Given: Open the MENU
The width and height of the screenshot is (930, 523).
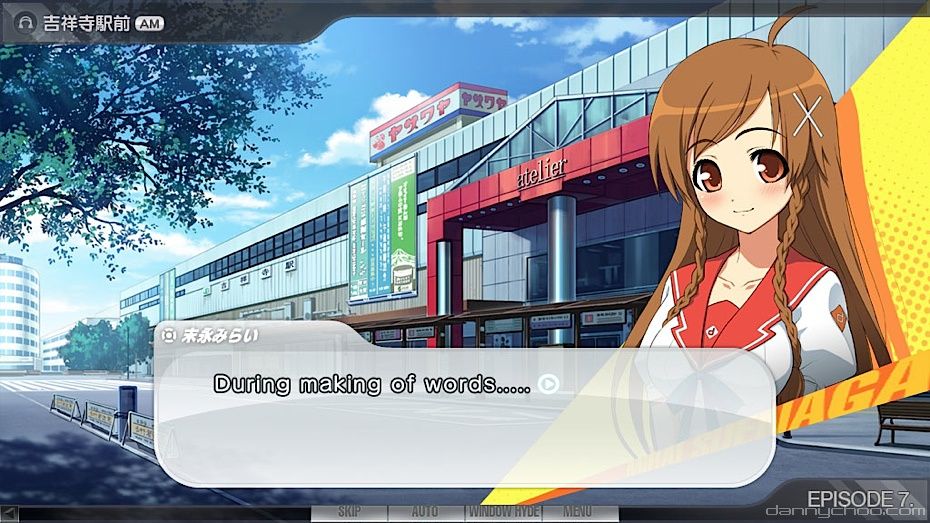Looking at the screenshot, I should coord(578,512).
